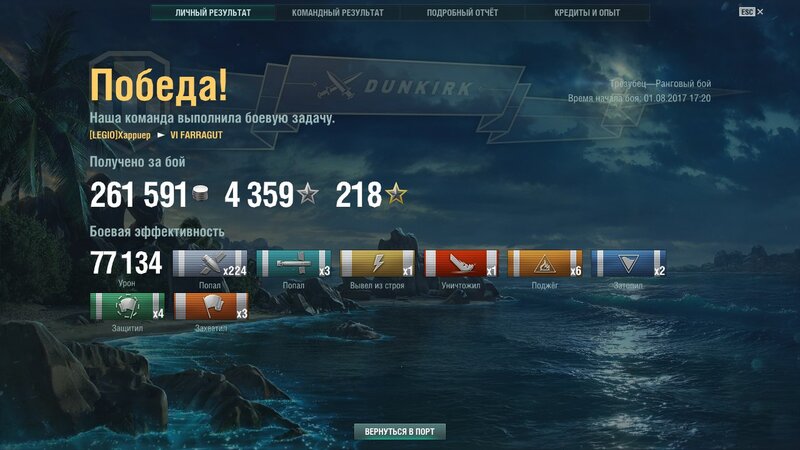
Task: Click the Вернуться в порт button
Action: [399, 431]
